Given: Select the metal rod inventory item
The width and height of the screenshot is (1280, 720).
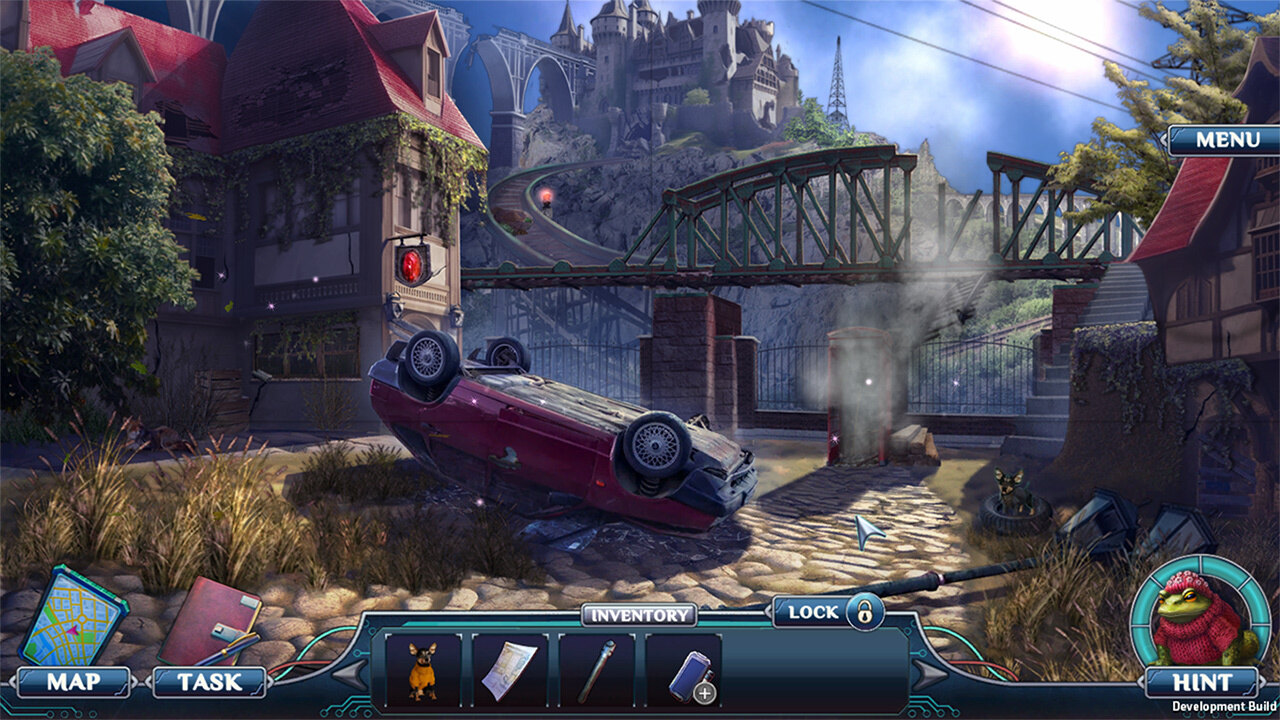Looking at the screenshot, I should pyautogui.click(x=596, y=670).
